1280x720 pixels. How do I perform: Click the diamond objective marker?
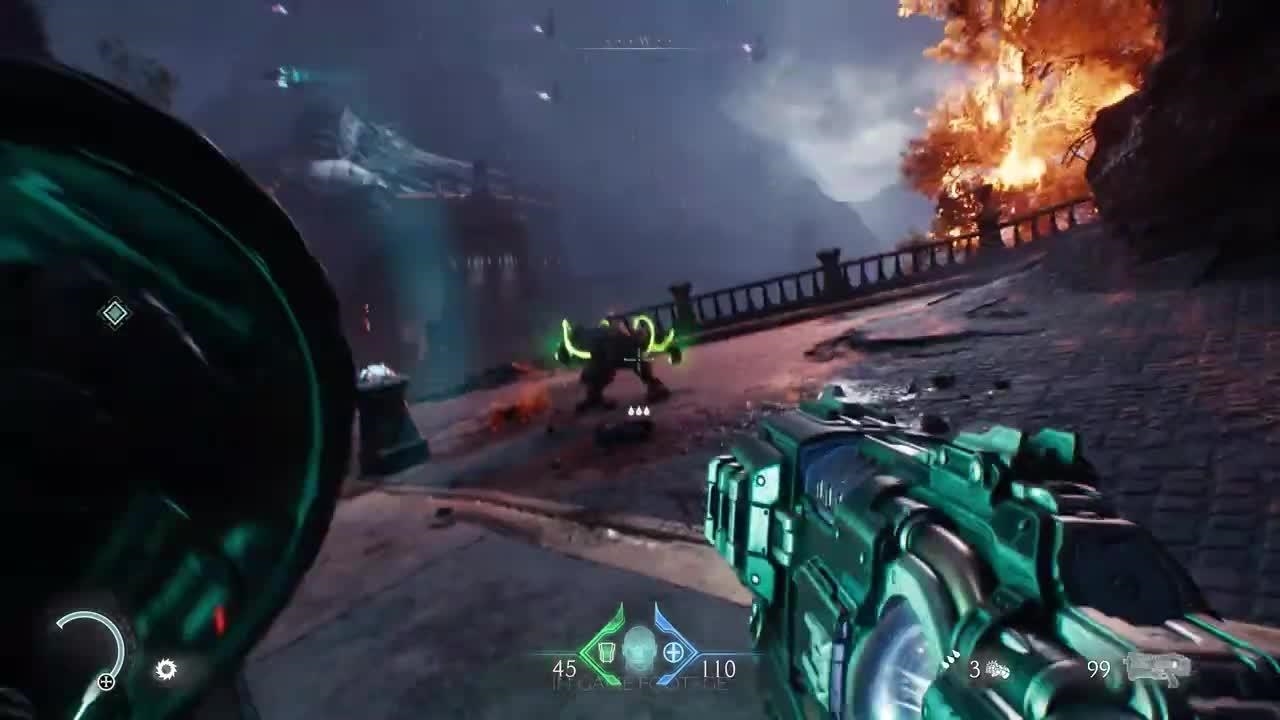(115, 314)
